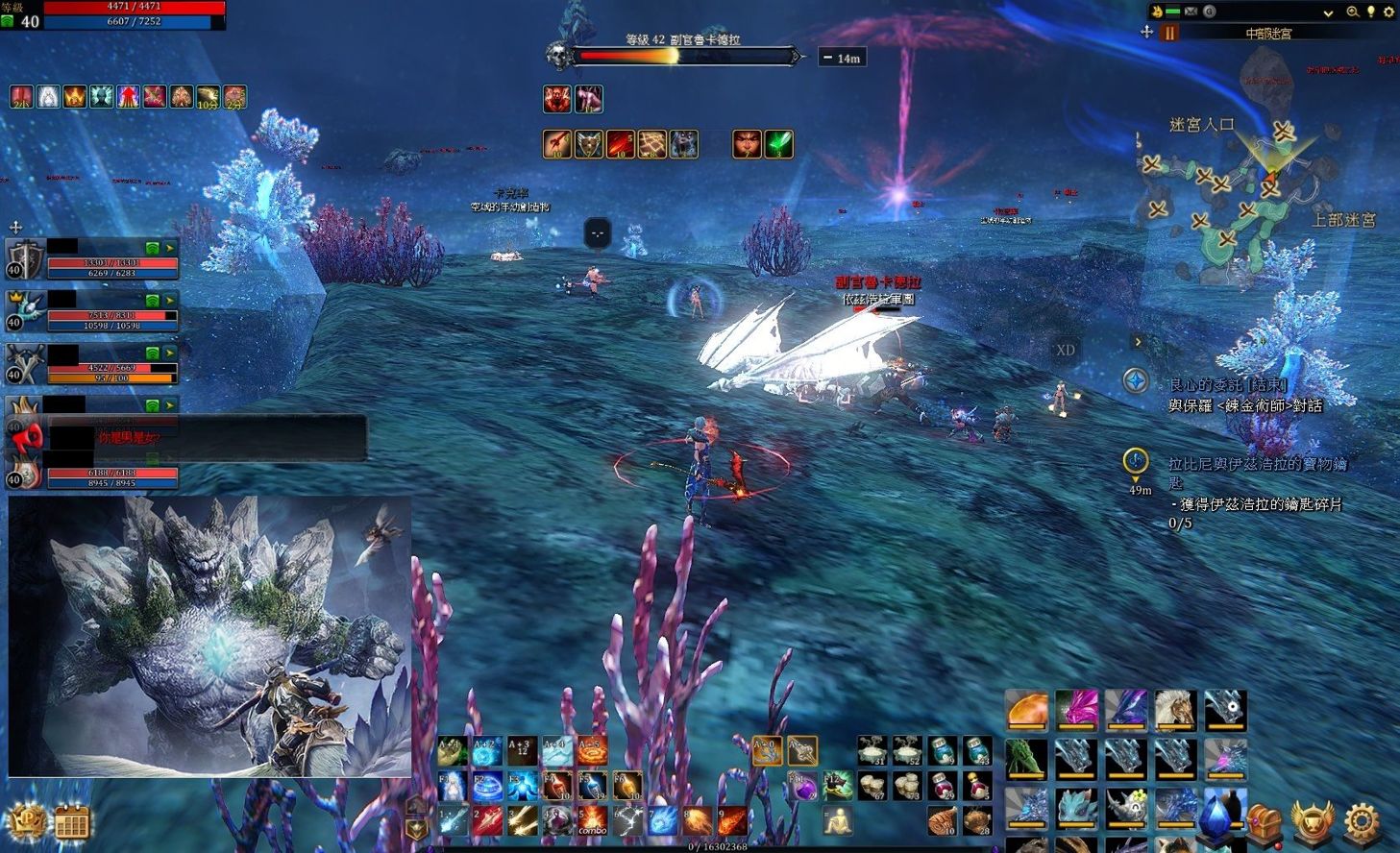1400x853 pixels.
Task: Open the treasure chest inventory button
Action: click(x=1264, y=822)
